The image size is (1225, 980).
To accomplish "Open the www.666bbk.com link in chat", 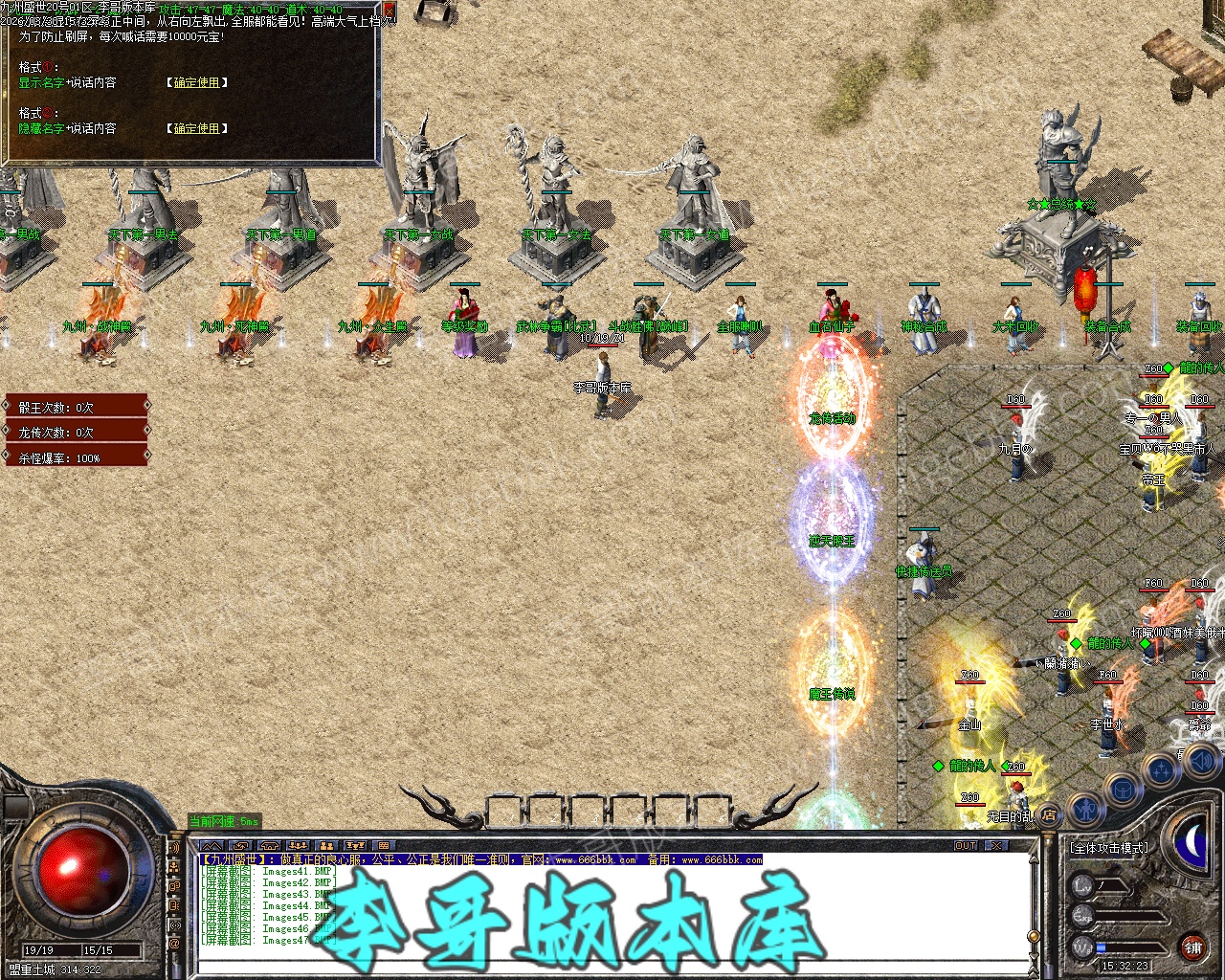I will click(x=595, y=860).
